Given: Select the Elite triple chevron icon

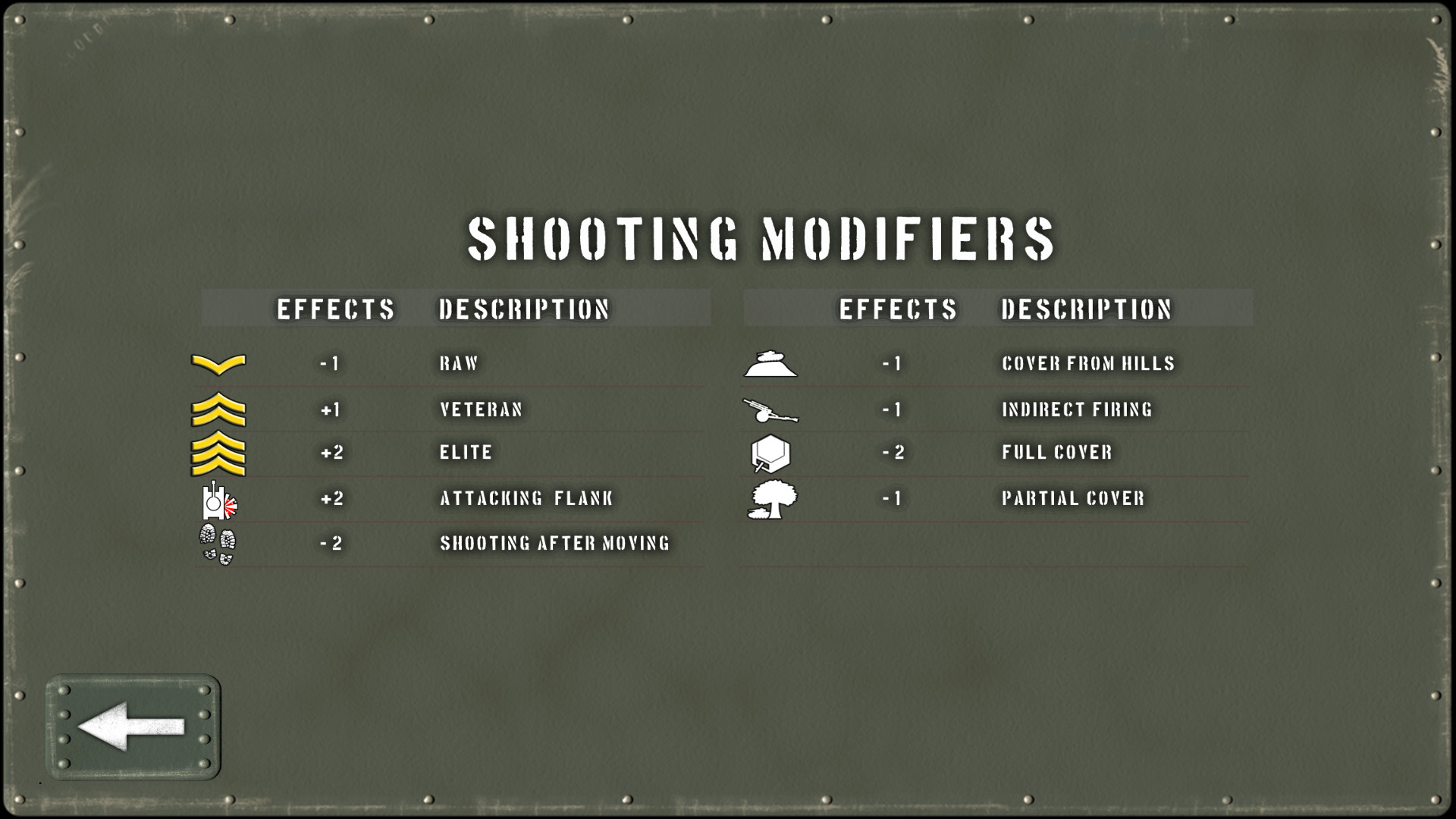Looking at the screenshot, I should pyautogui.click(x=220, y=453).
